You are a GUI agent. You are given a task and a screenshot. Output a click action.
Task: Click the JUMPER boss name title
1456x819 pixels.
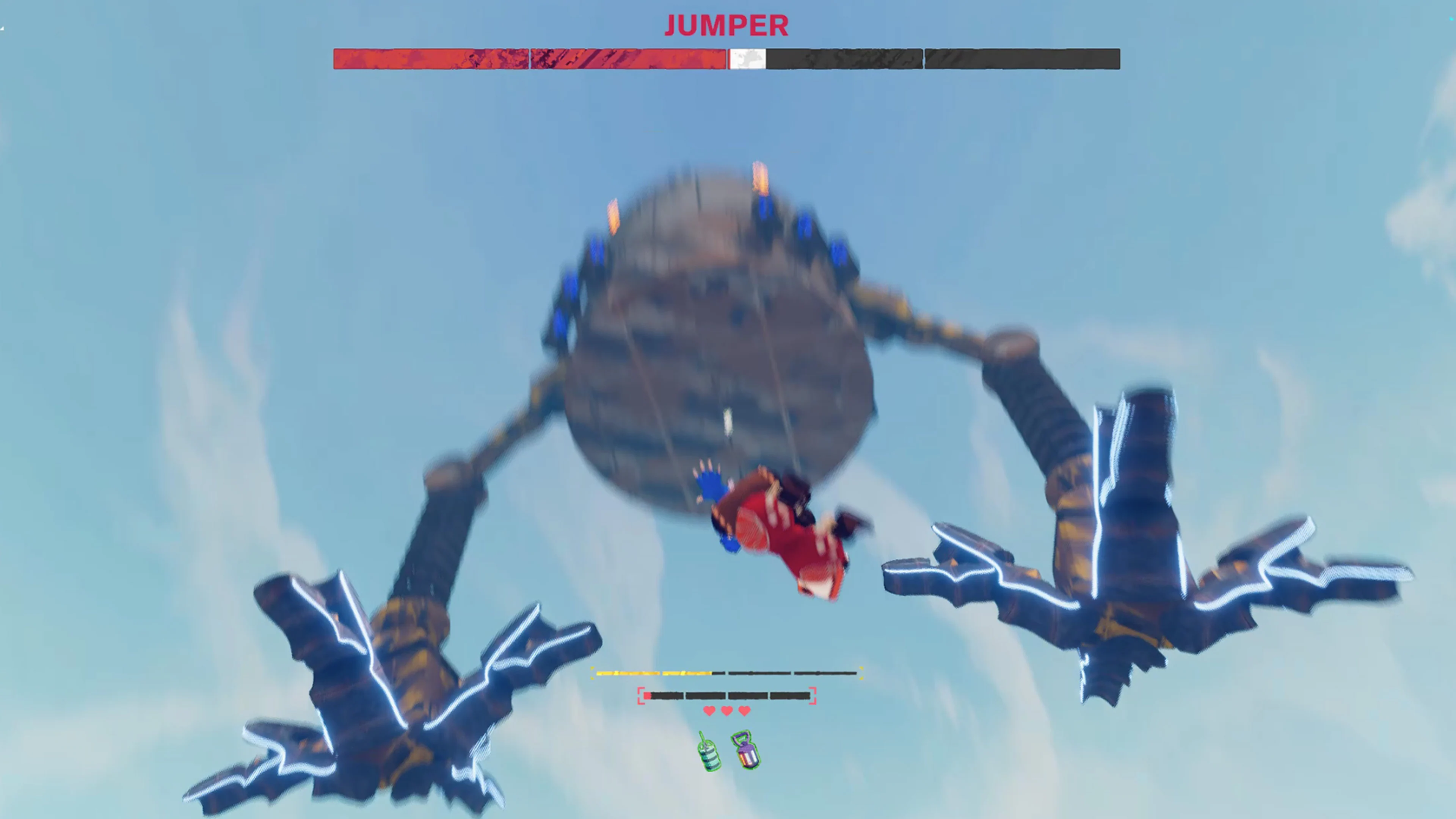pos(726,25)
